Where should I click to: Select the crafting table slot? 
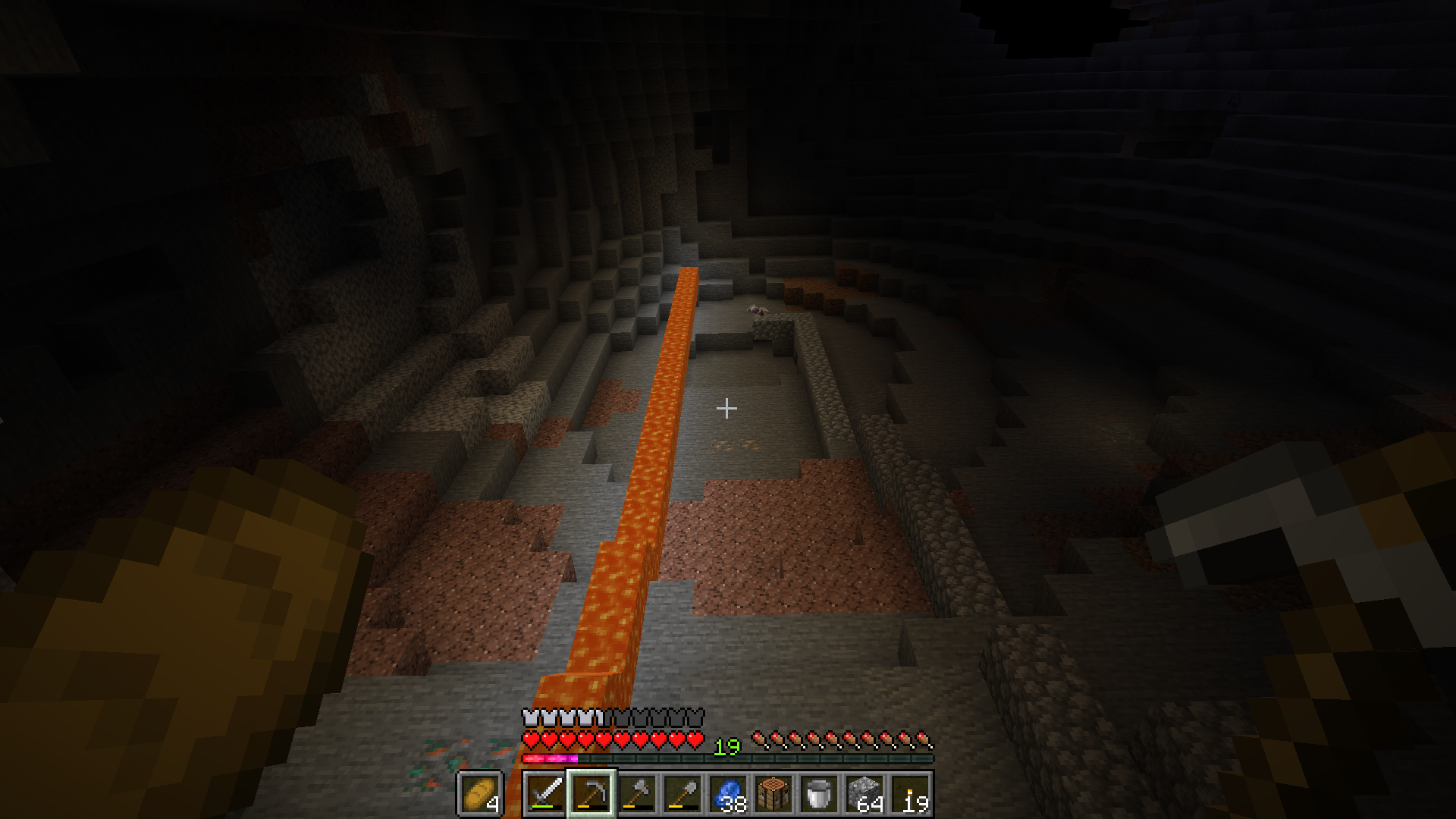[x=773, y=794]
